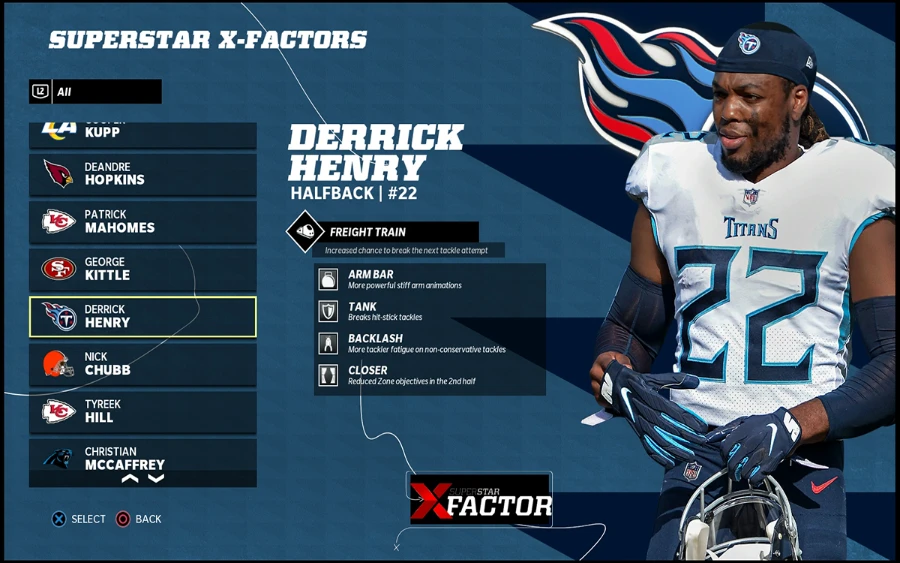Pick Nick Chubb from the roster list

point(142,364)
